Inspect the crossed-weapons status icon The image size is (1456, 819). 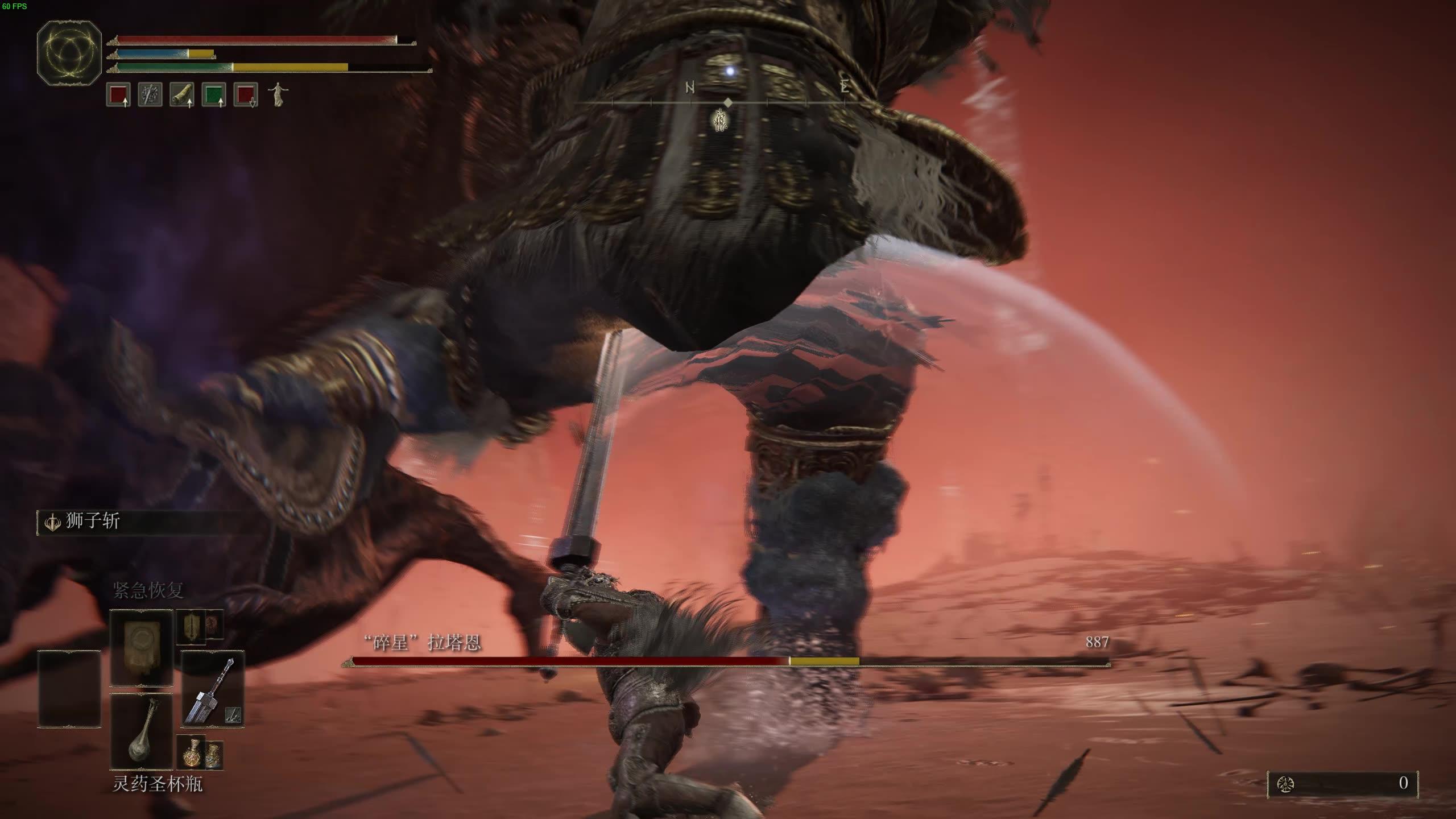(x=150, y=94)
